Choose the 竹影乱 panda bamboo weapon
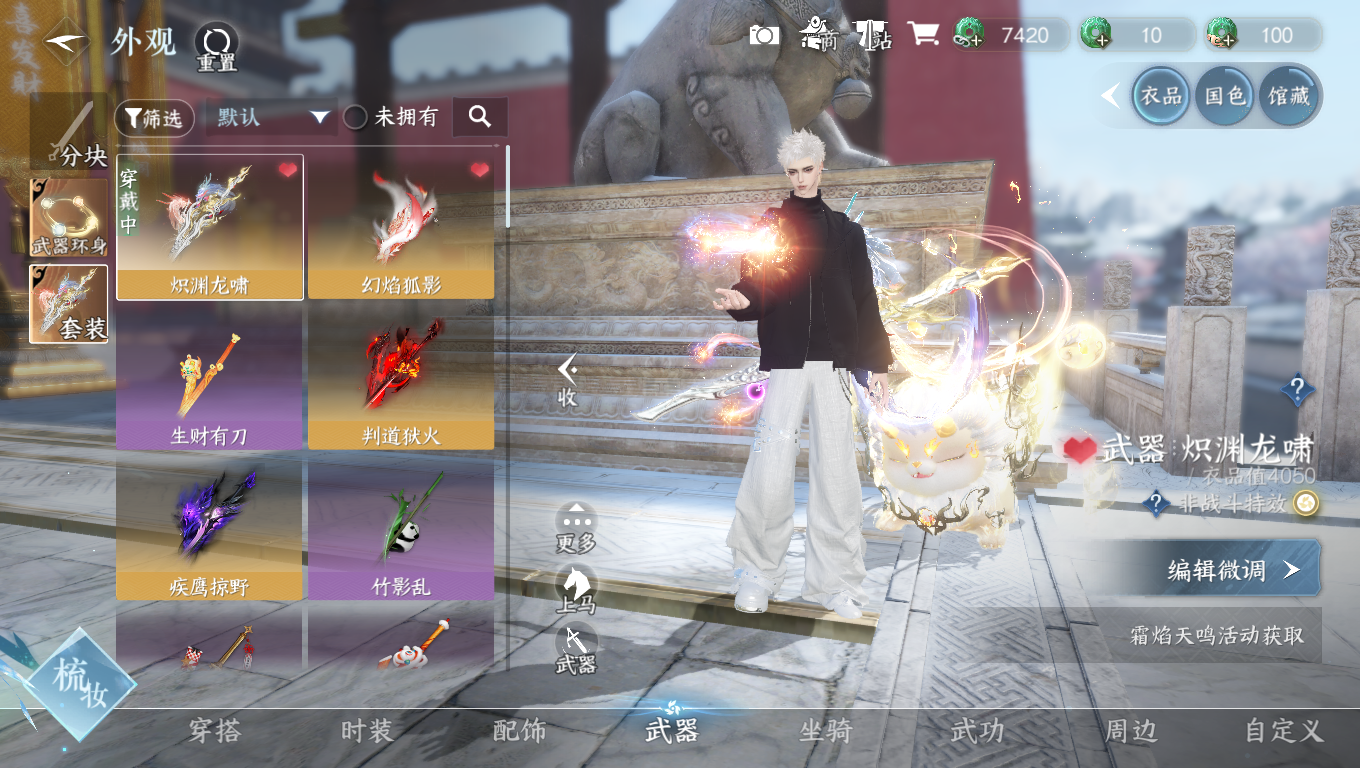 pos(401,529)
